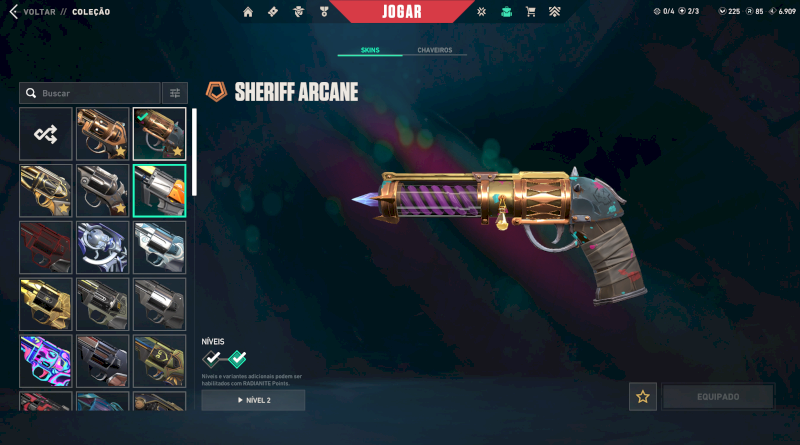Go back with the Voltar arrow
This screenshot has width=800, height=445.
[x=13, y=12]
